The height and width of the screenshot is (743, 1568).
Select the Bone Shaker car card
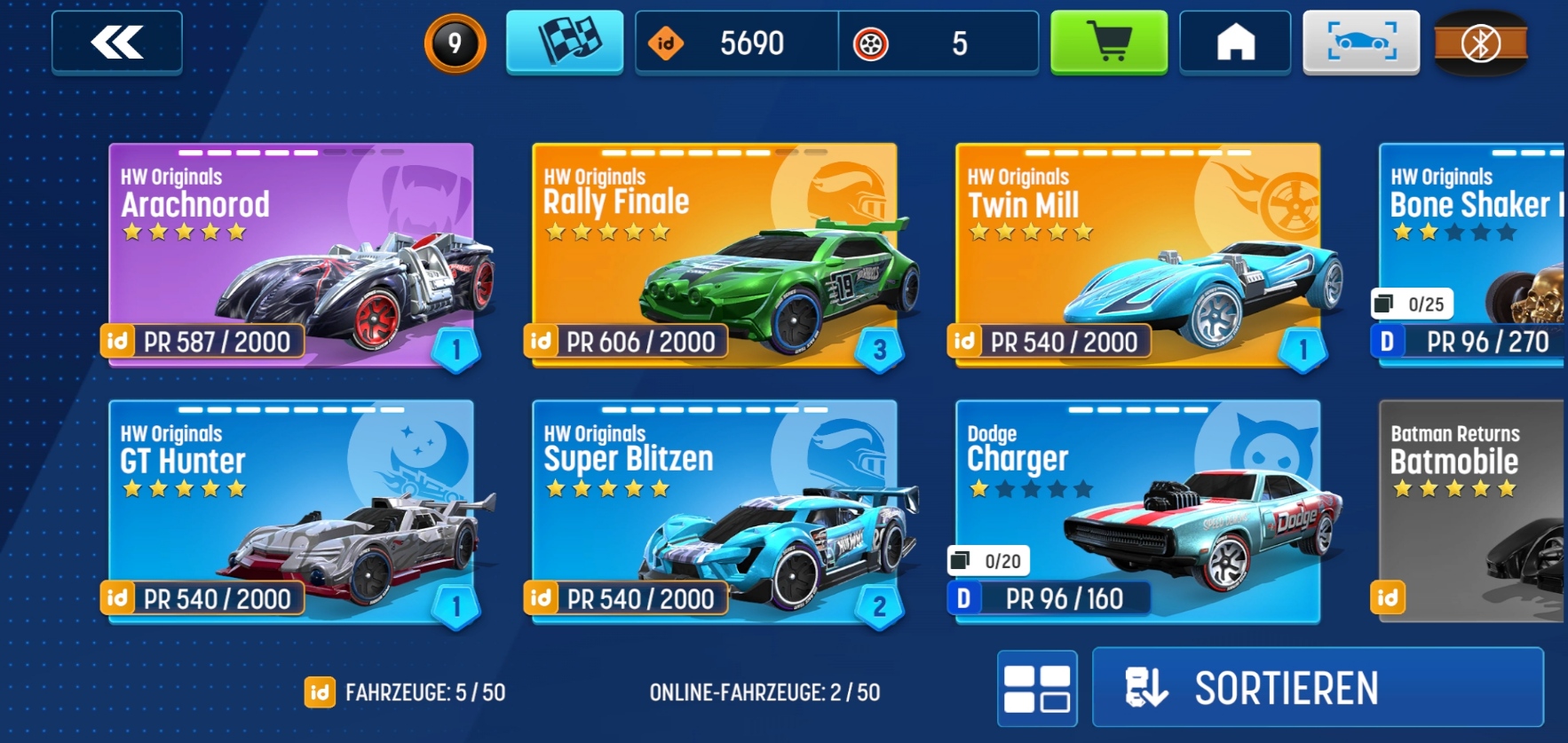pyautogui.click(x=1472, y=255)
